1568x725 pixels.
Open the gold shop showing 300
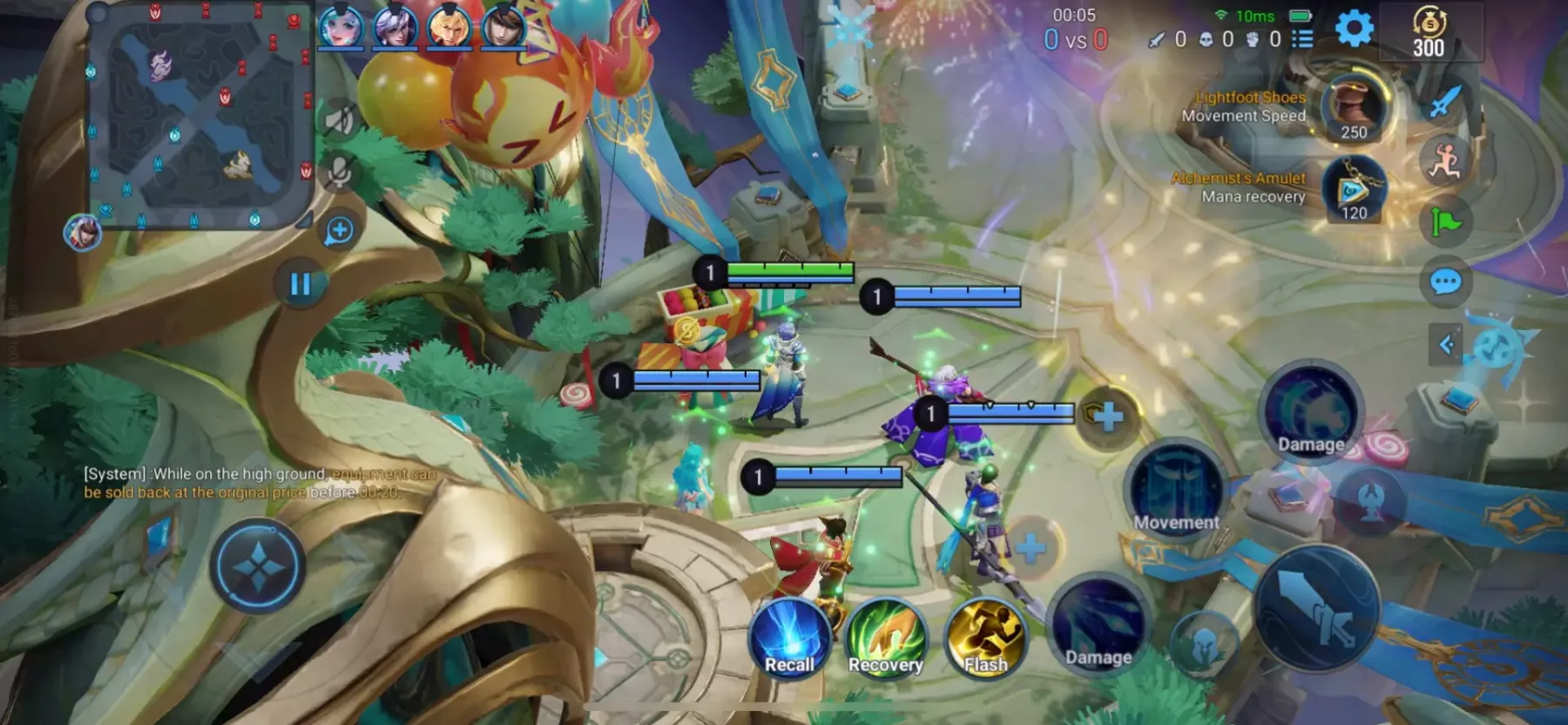[x=1429, y=33]
